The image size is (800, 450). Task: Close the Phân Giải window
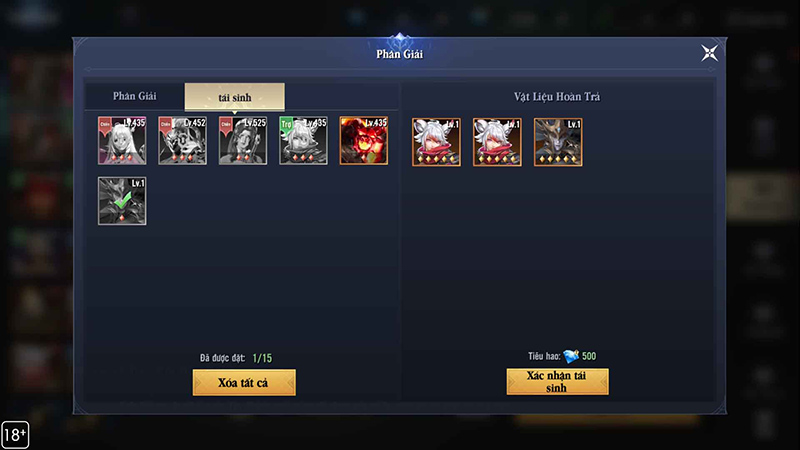pyautogui.click(x=709, y=53)
